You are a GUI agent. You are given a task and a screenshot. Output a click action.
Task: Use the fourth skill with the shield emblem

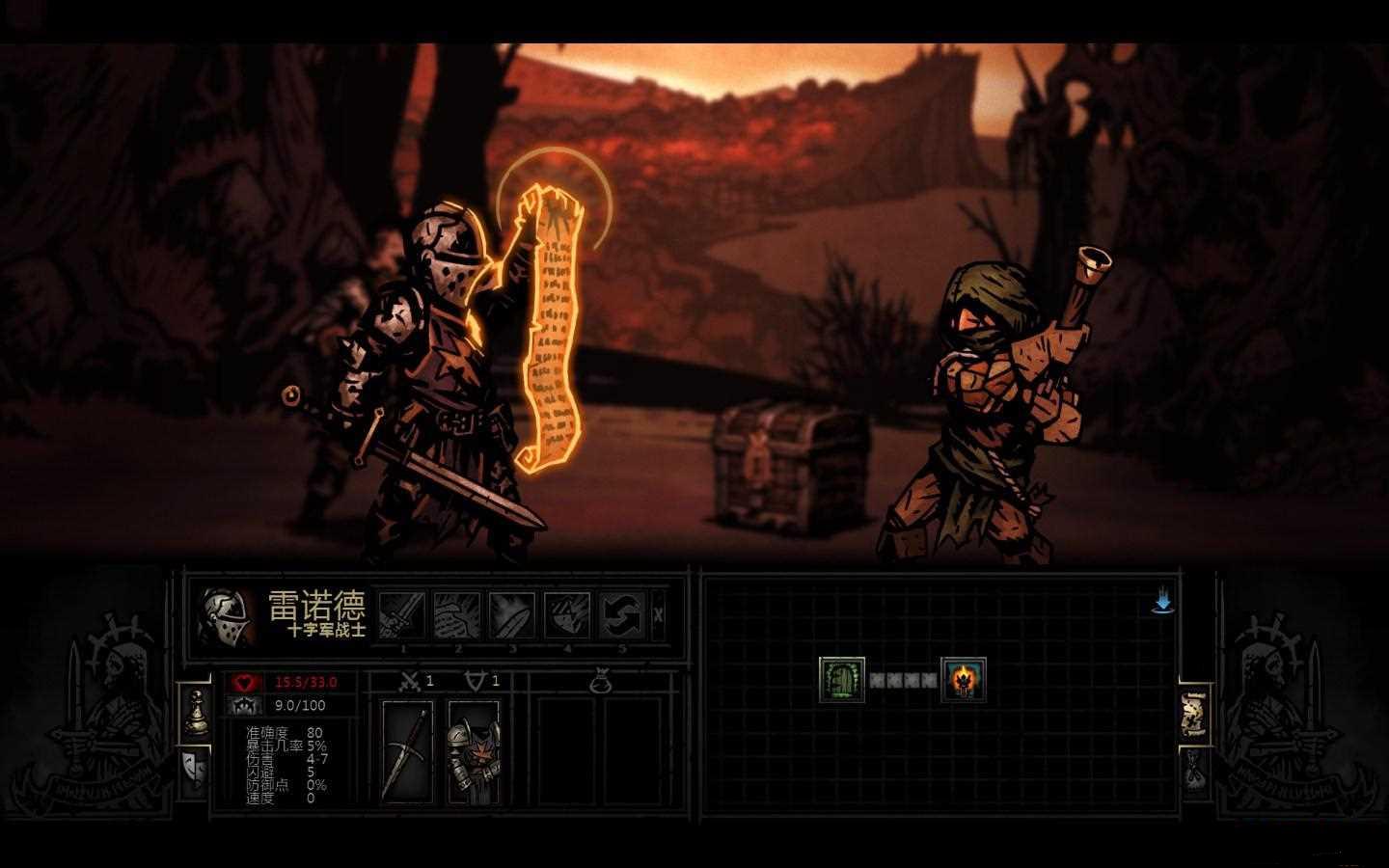click(567, 614)
